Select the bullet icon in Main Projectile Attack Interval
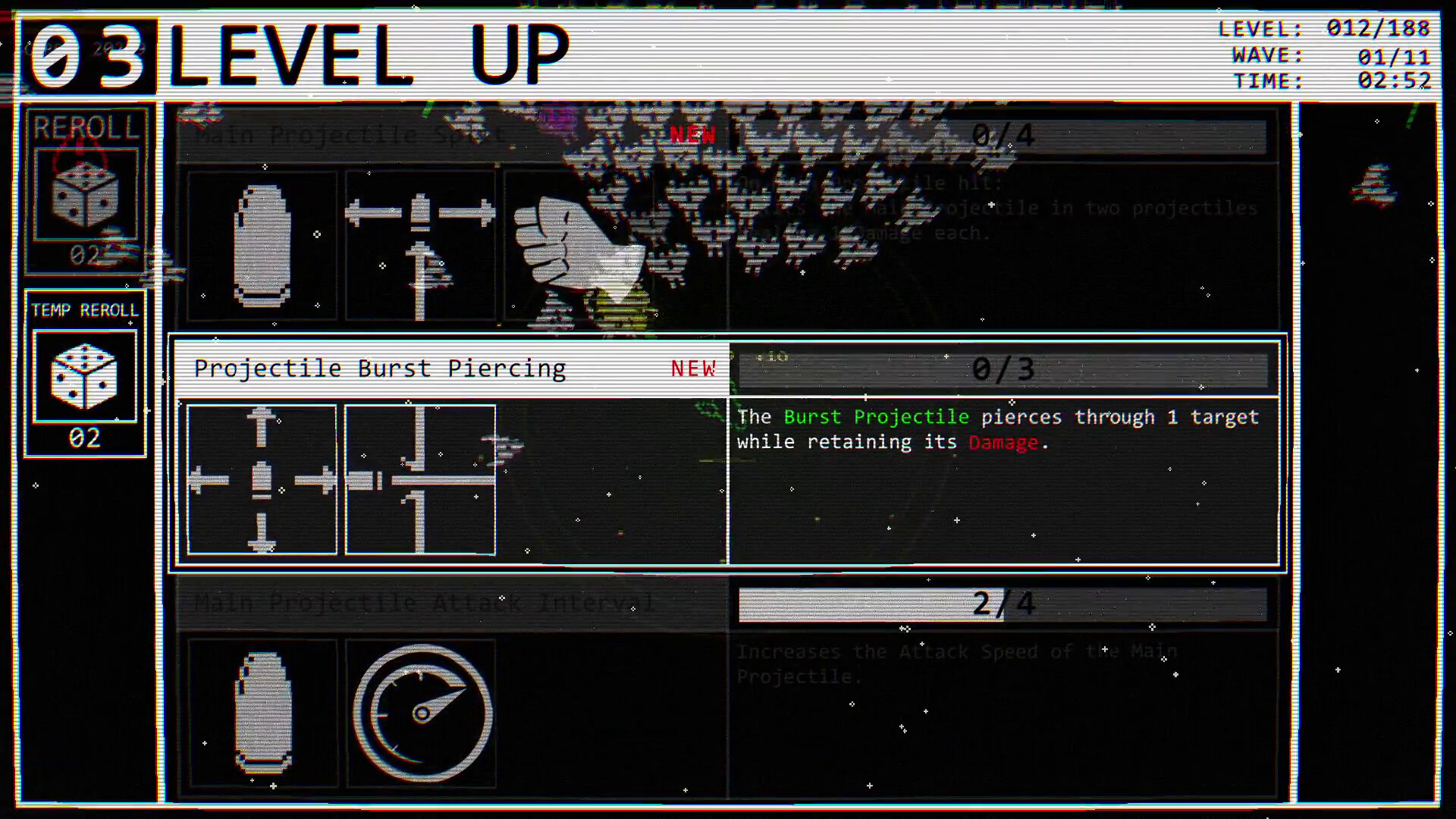Viewport: 1456px width, 819px height. [x=263, y=713]
